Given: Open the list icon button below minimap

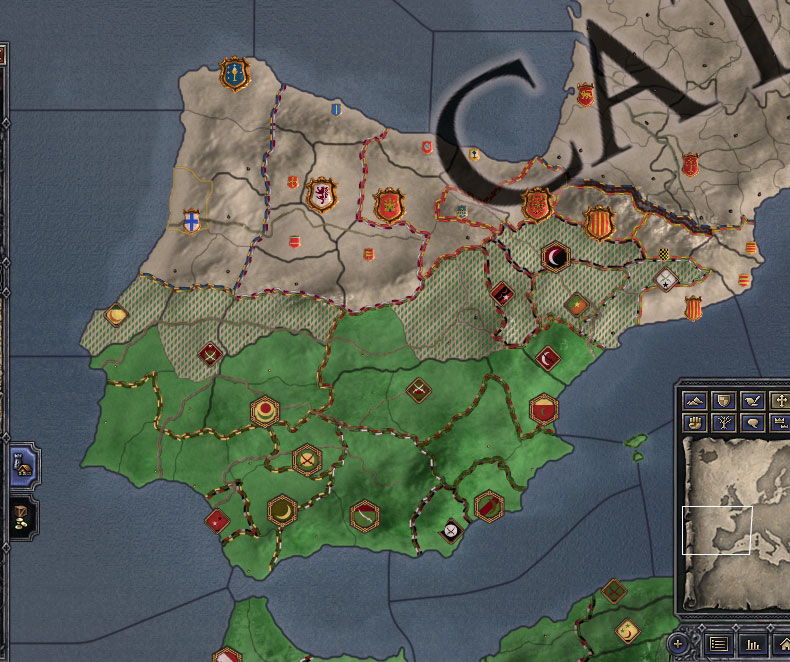Looking at the screenshot, I should point(717,643).
